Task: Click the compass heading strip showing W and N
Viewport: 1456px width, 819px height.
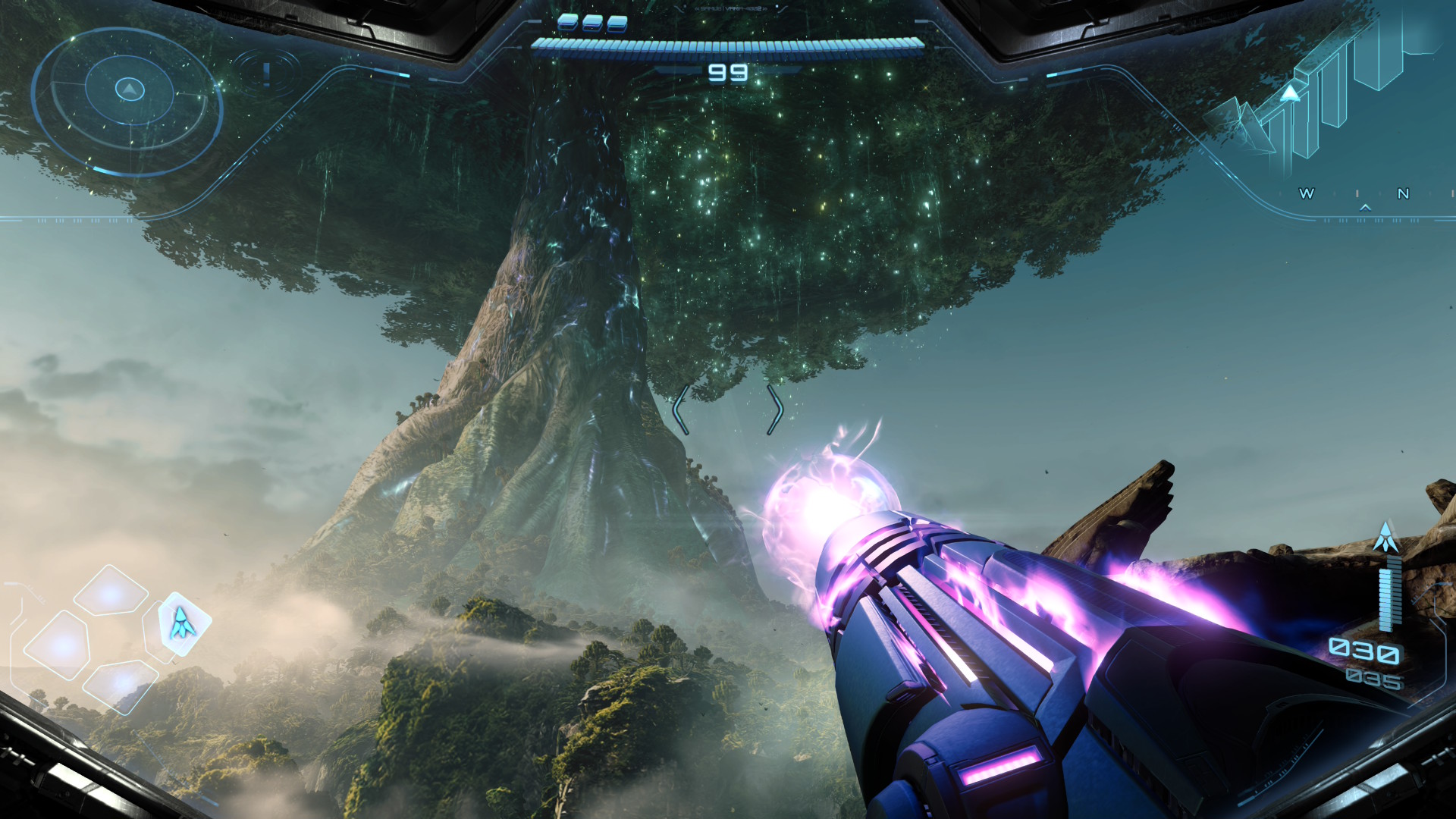Action: [1357, 194]
